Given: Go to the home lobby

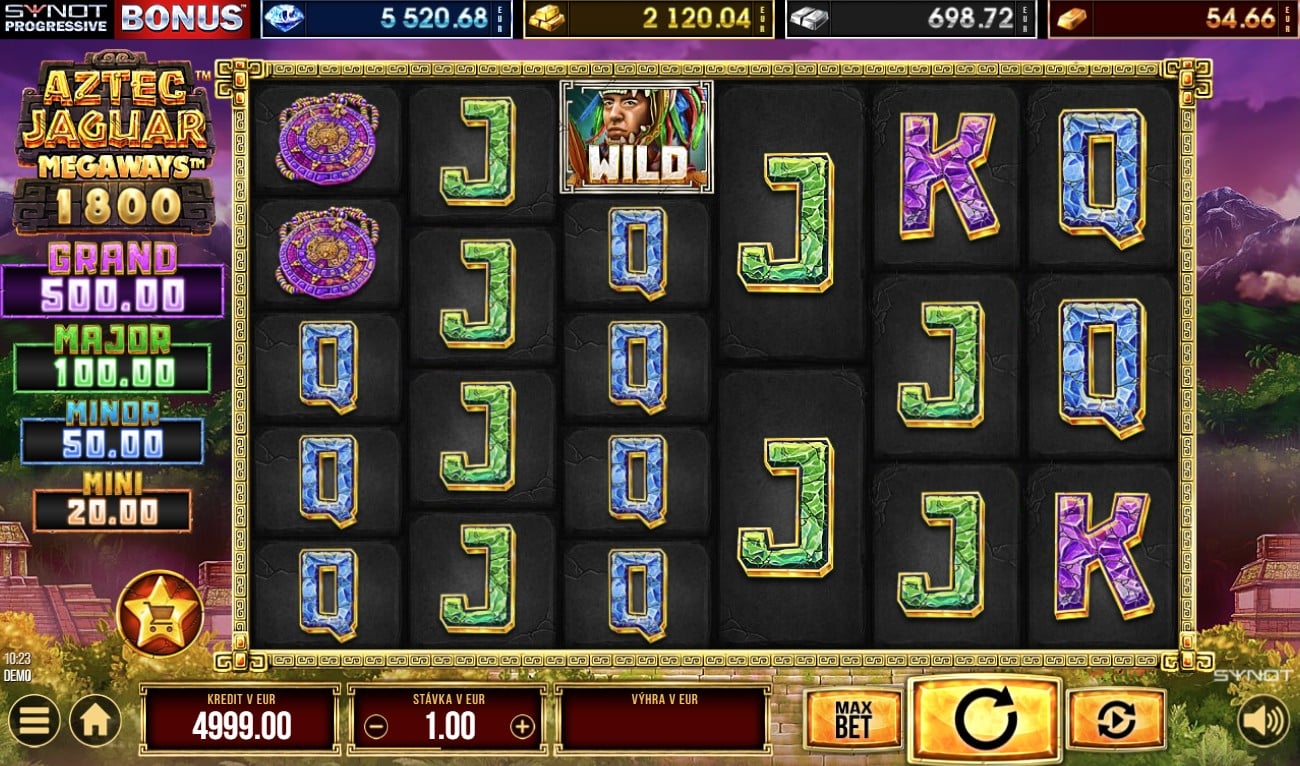Looking at the screenshot, I should click(x=95, y=720).
